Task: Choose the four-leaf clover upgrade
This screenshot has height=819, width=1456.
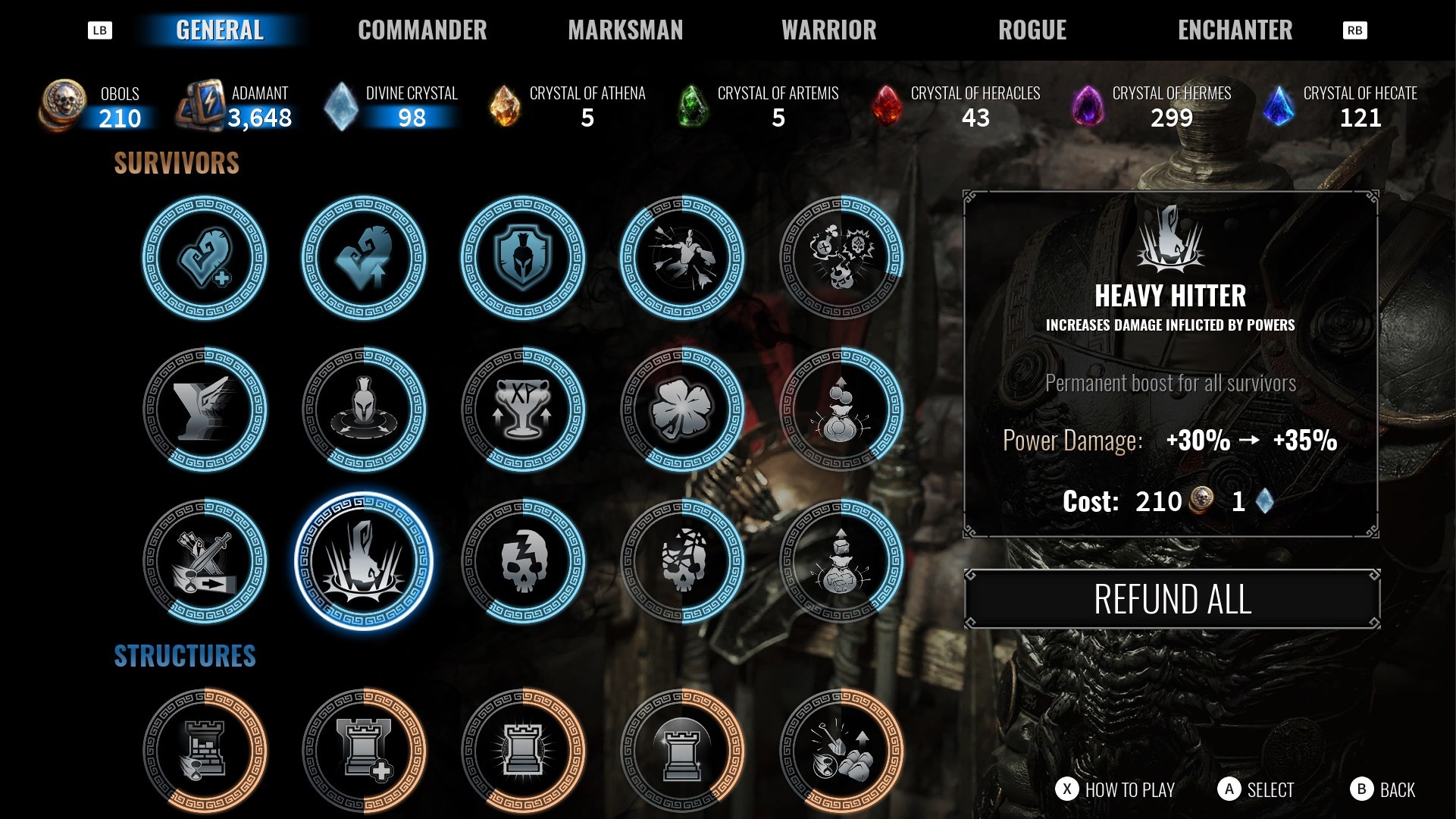Action: tap(682, 409)
